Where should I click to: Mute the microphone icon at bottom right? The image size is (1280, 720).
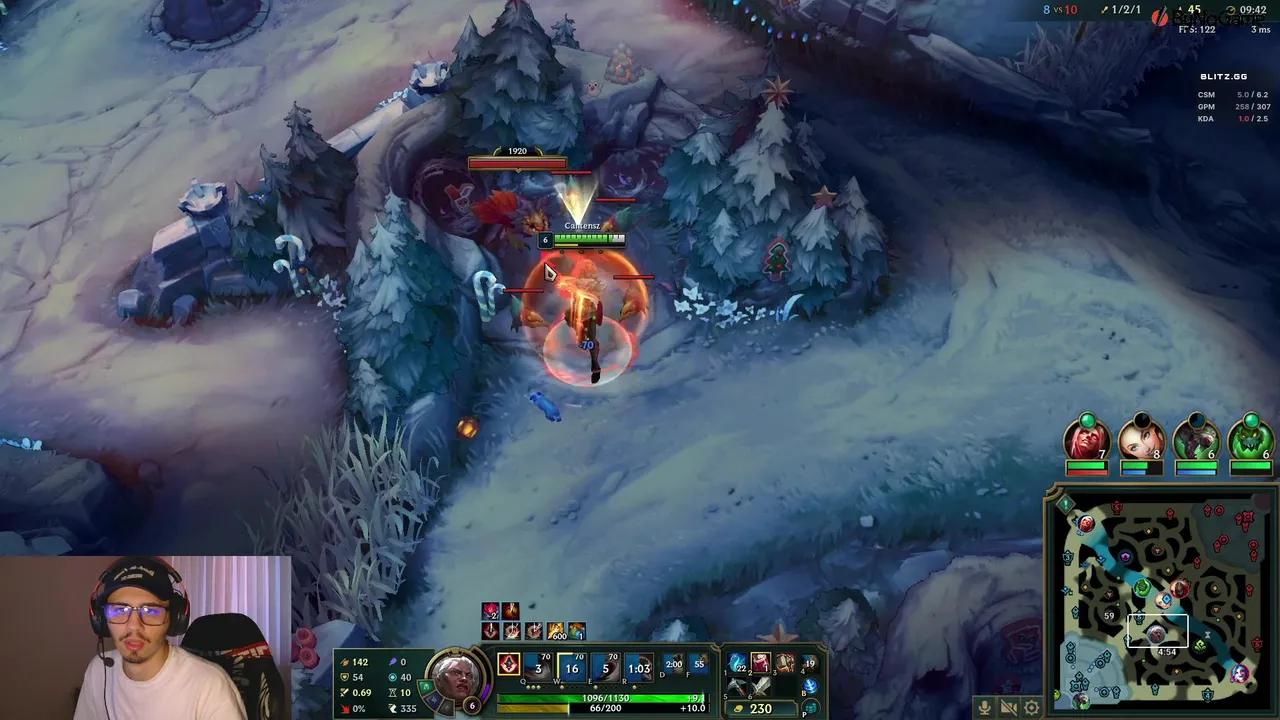(985, 707)
